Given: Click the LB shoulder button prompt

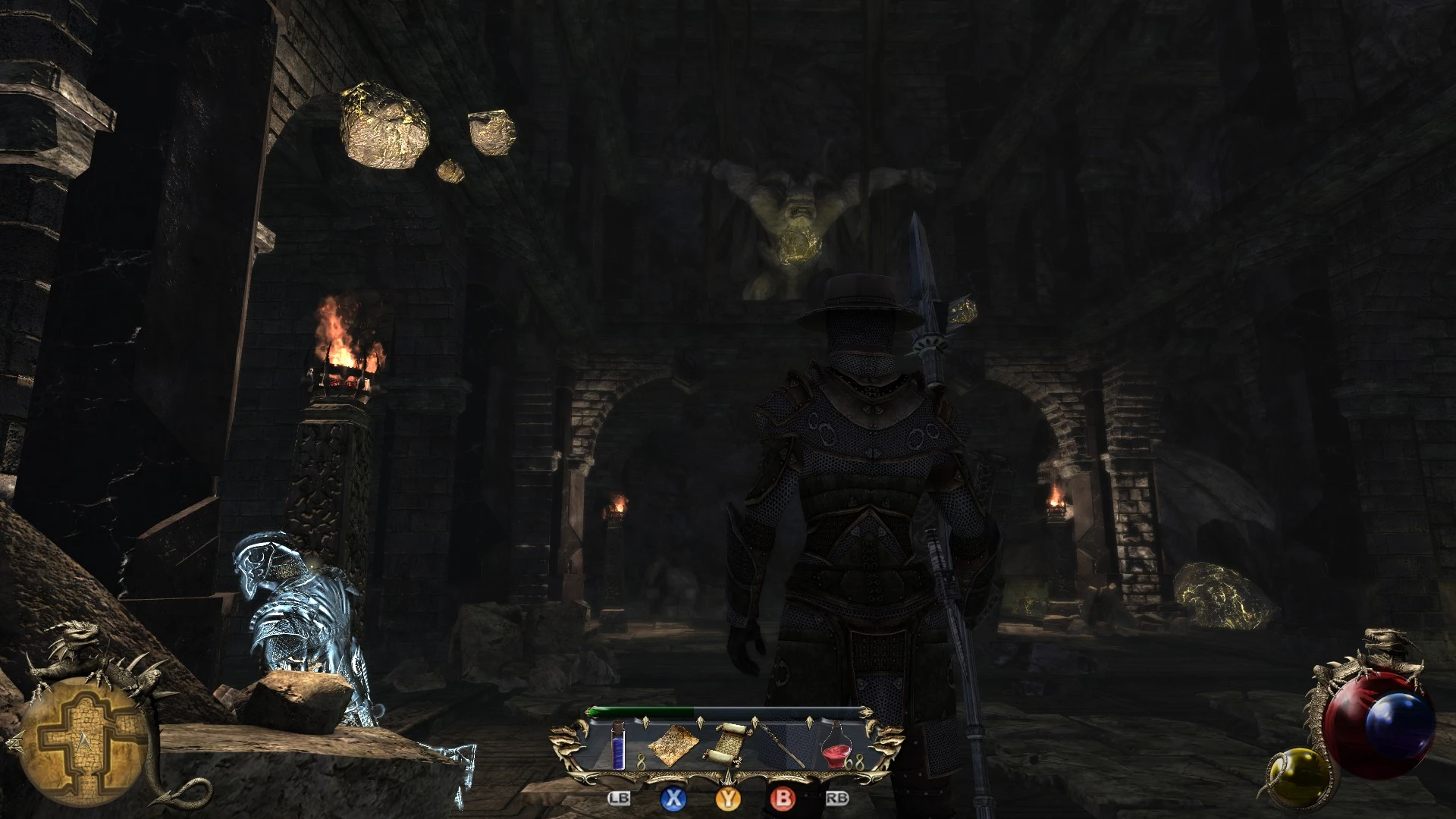Looking at the screenshot, I should tap(619, 799).
